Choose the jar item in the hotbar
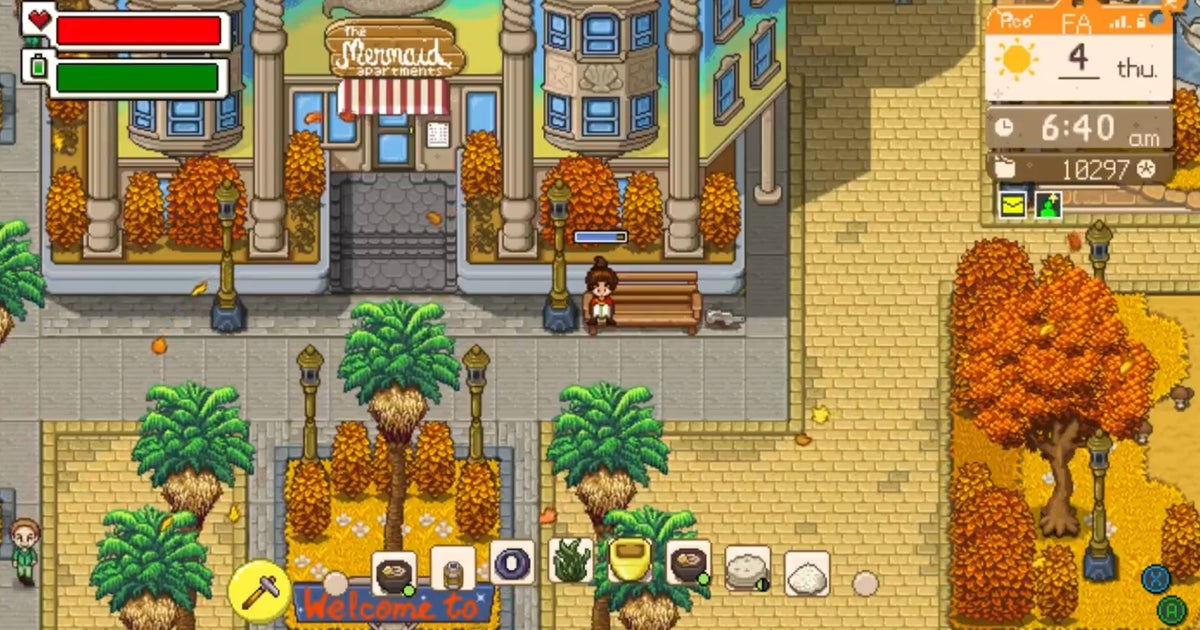 point(453,570)
